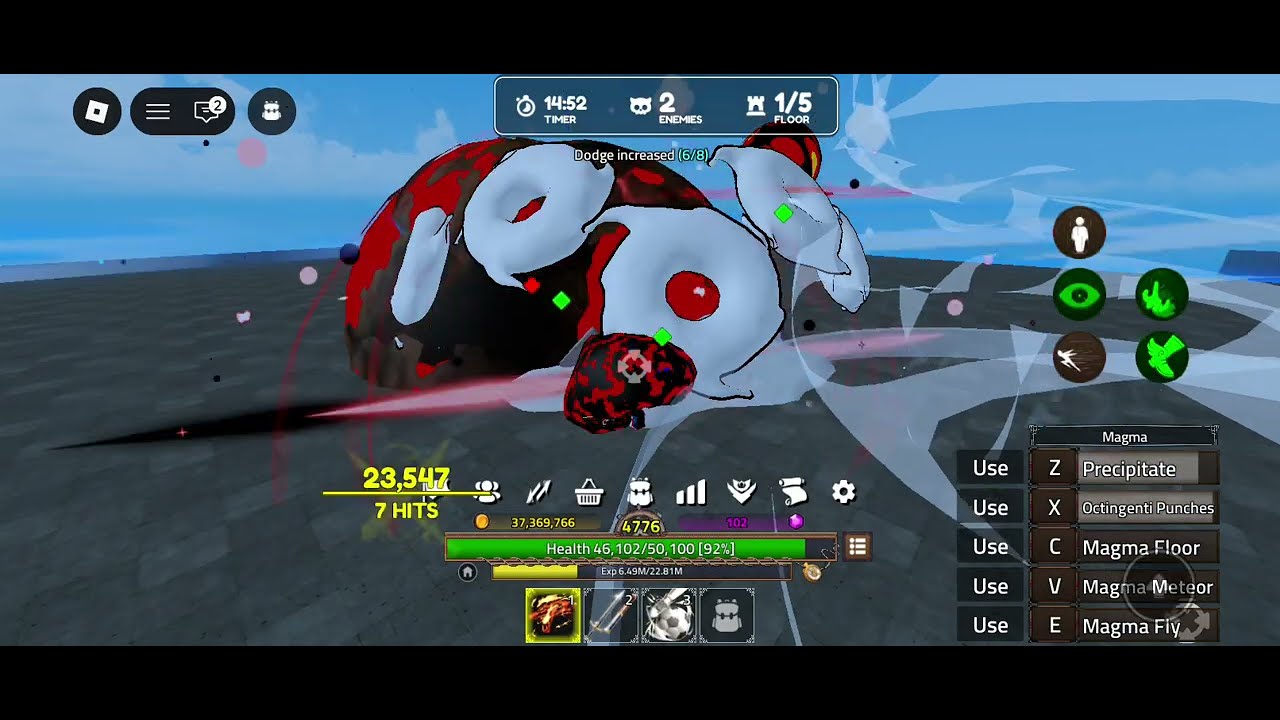This screenshot has height=720, width=1280.
Task: Open the list button beside the health bar
Action: click(x=857, y=547)
